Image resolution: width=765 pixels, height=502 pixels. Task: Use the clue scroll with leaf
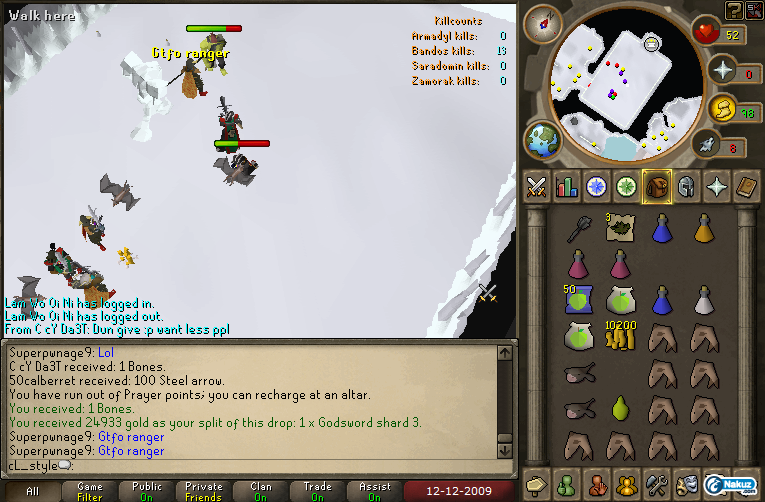click(x=620, y=228)
